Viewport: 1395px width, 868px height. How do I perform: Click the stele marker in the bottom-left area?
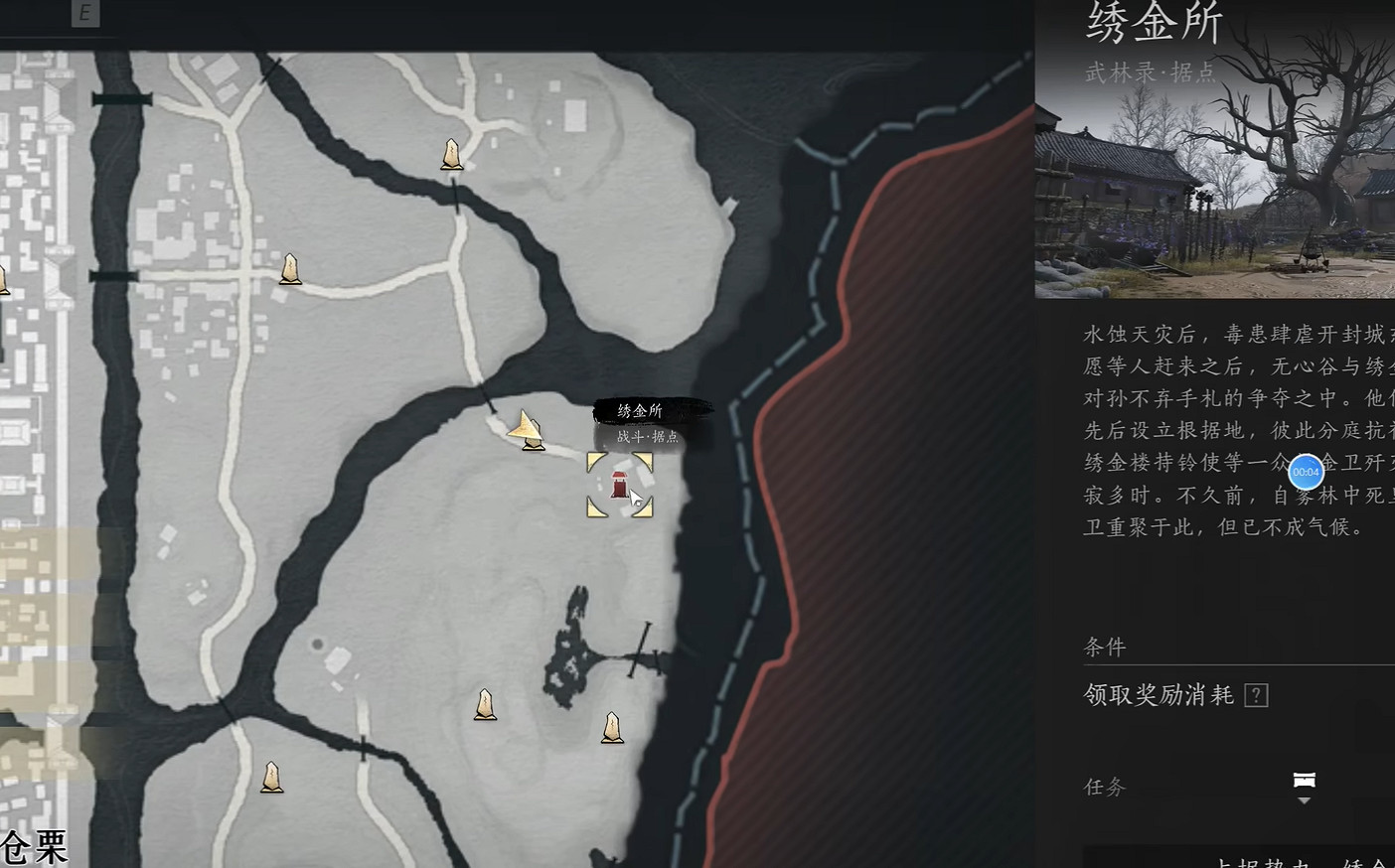pyautogui.click(x=270, y=778)
